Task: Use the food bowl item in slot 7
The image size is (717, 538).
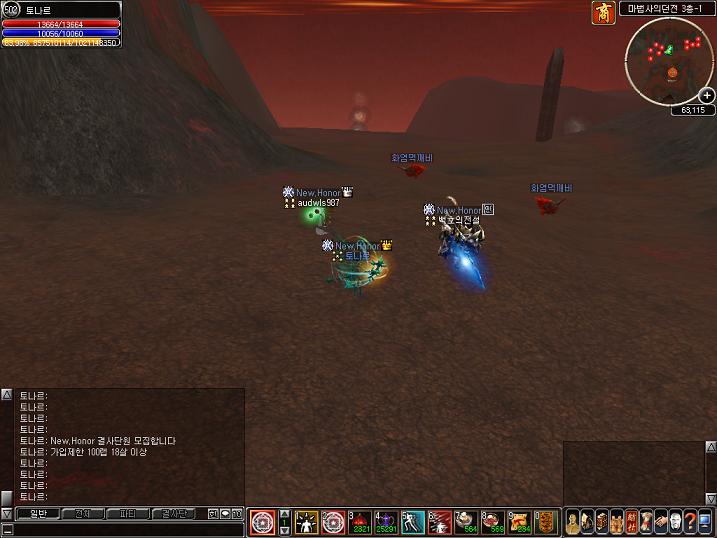Action: (x=466, y=522)
